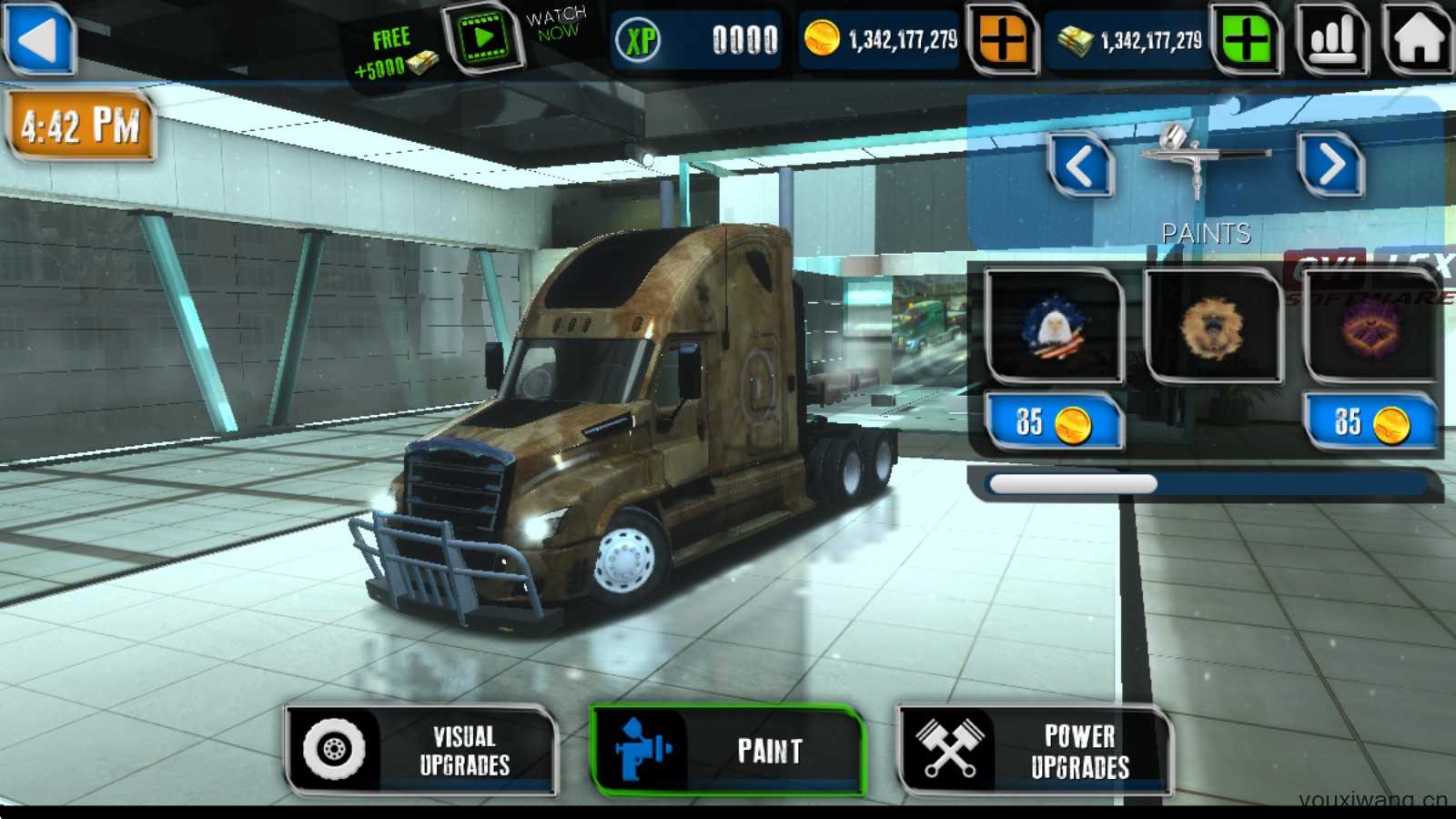Add more gold coins with orange plus

coord(1003,39)
